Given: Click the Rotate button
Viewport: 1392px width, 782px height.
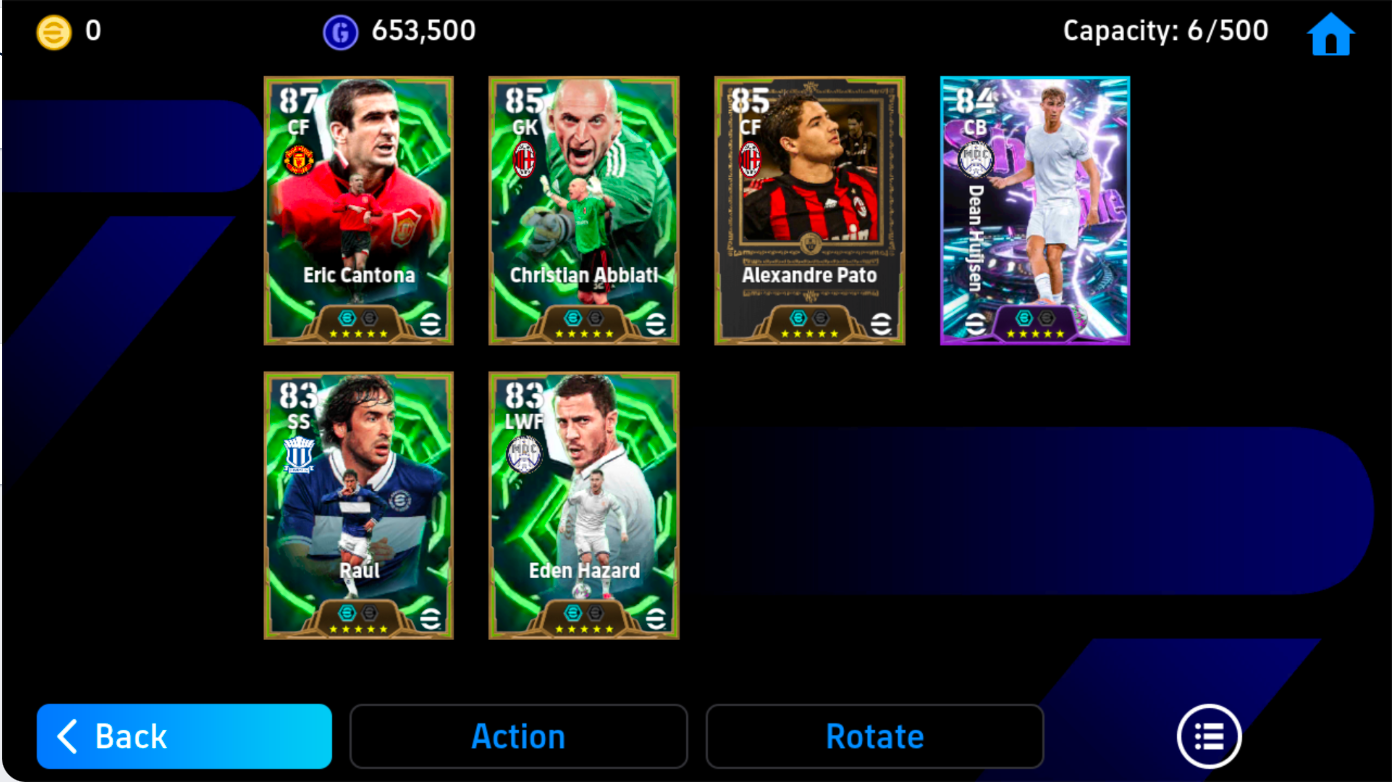Looking at the screenshot, I should click(x=875, y=736).
